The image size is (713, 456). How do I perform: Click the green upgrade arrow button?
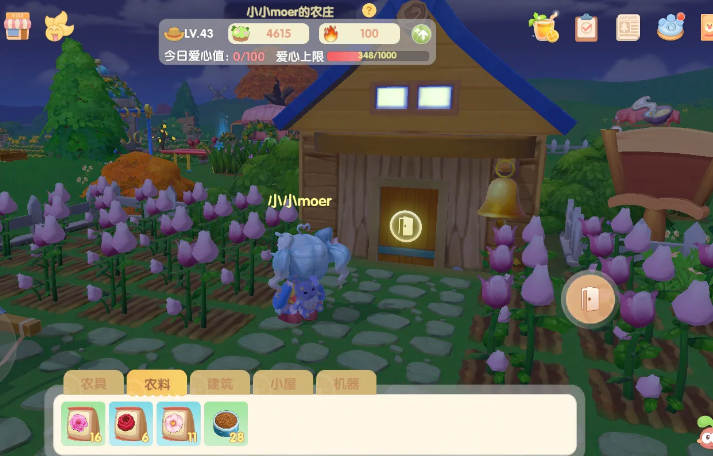coord(421,34)
